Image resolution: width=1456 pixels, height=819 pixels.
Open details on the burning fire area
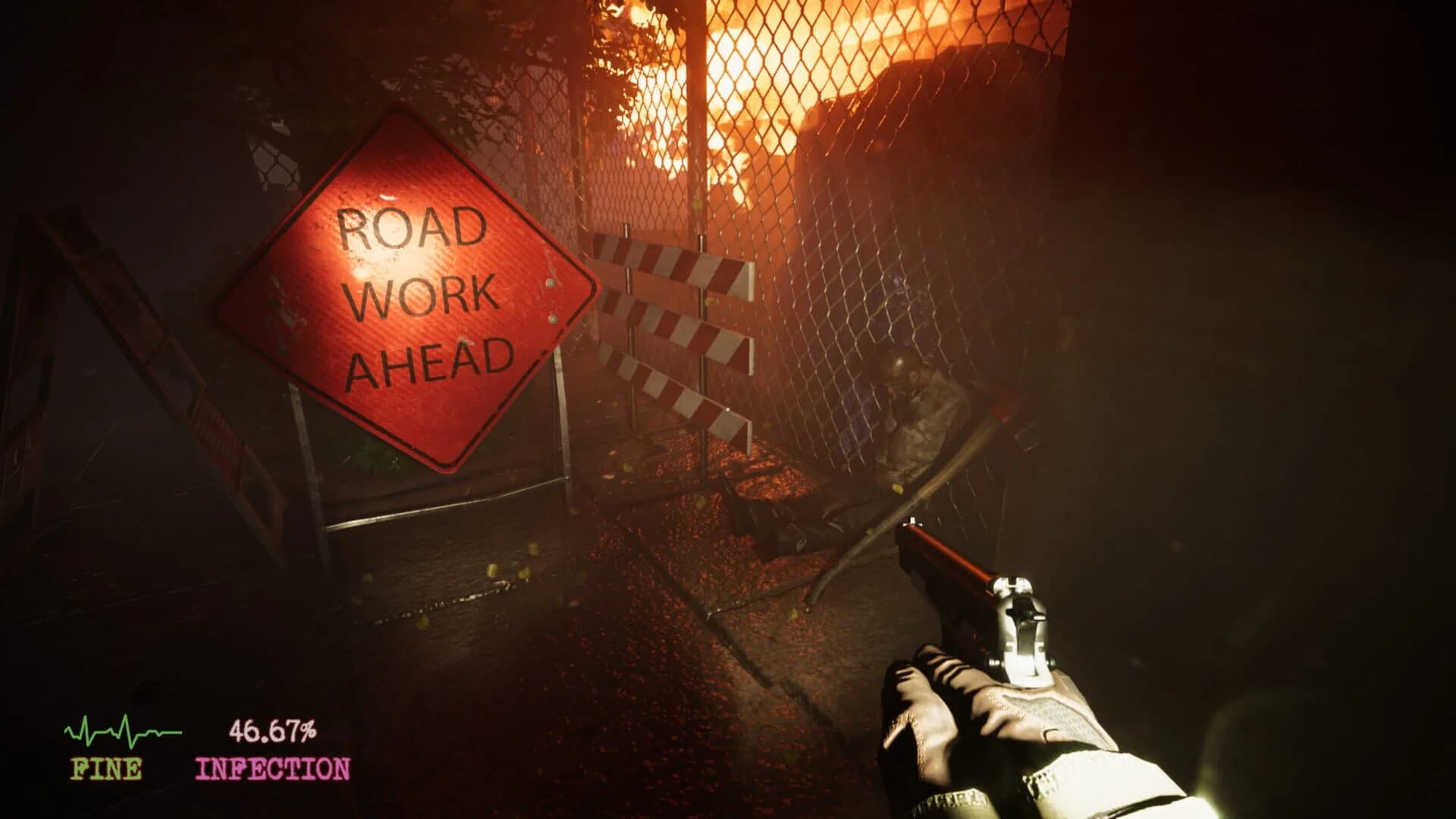758,91
